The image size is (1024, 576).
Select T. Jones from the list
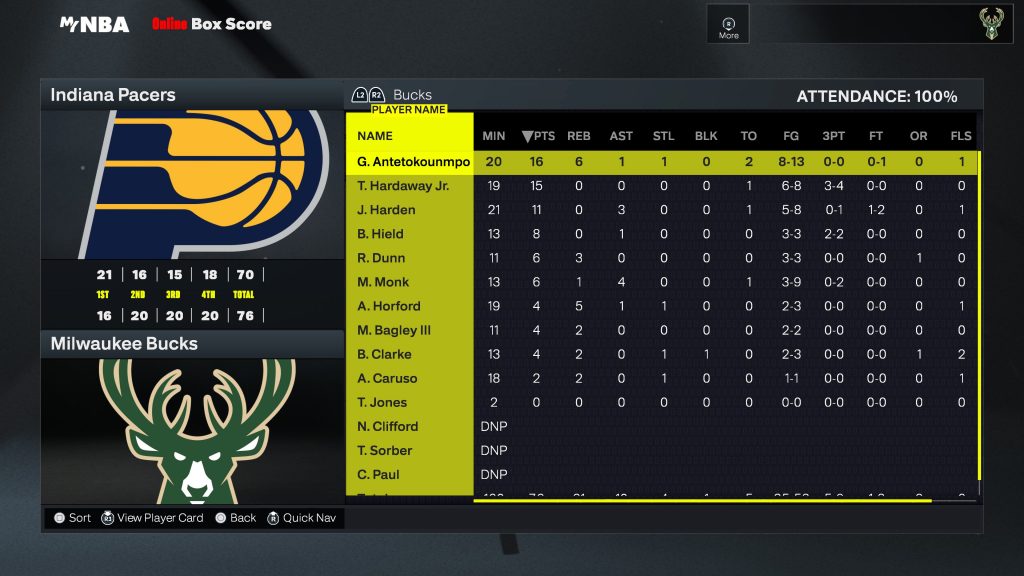click(382, 402)
